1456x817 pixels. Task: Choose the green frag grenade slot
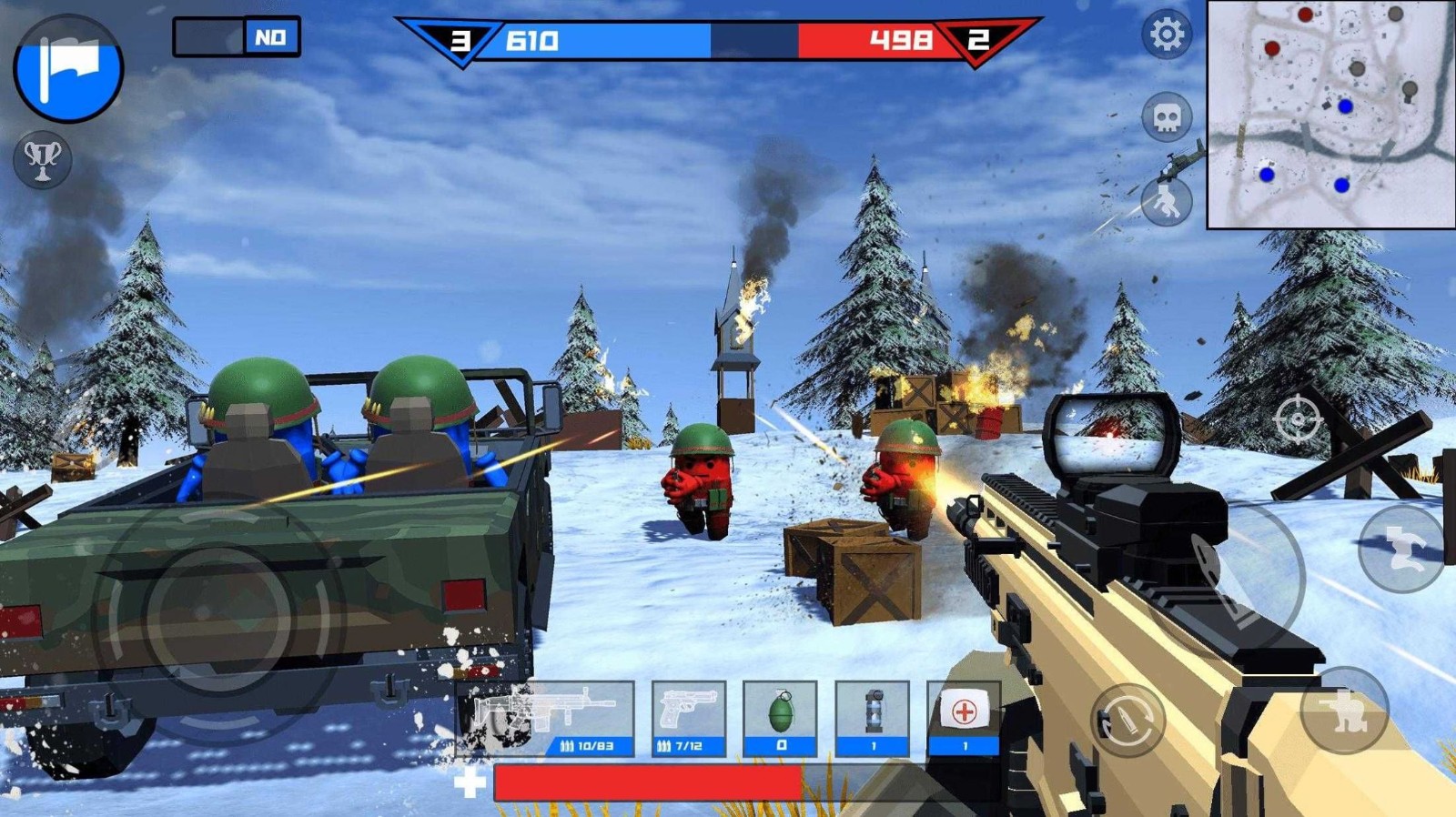tap(780, 719)
